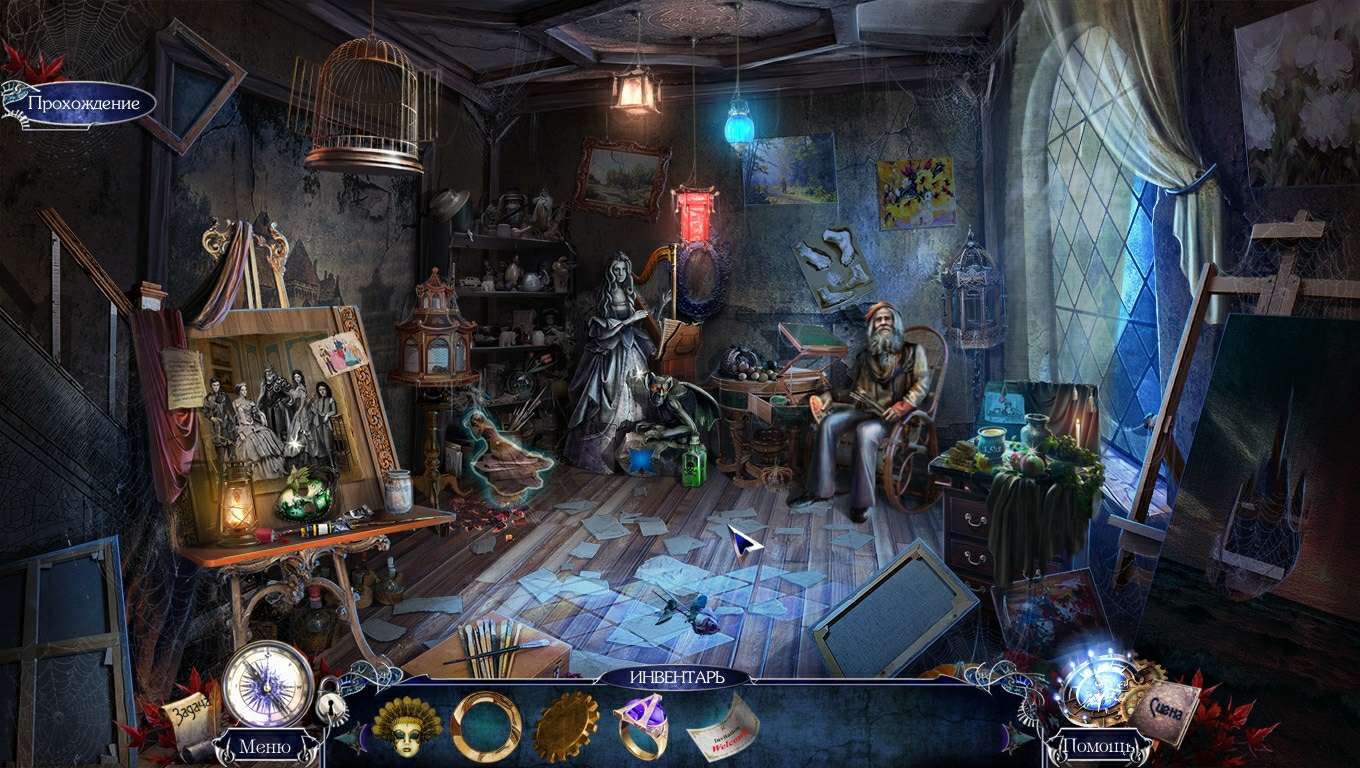Use the Помощь hint button
This screenshot has width=1360, height=768.
1095,746
